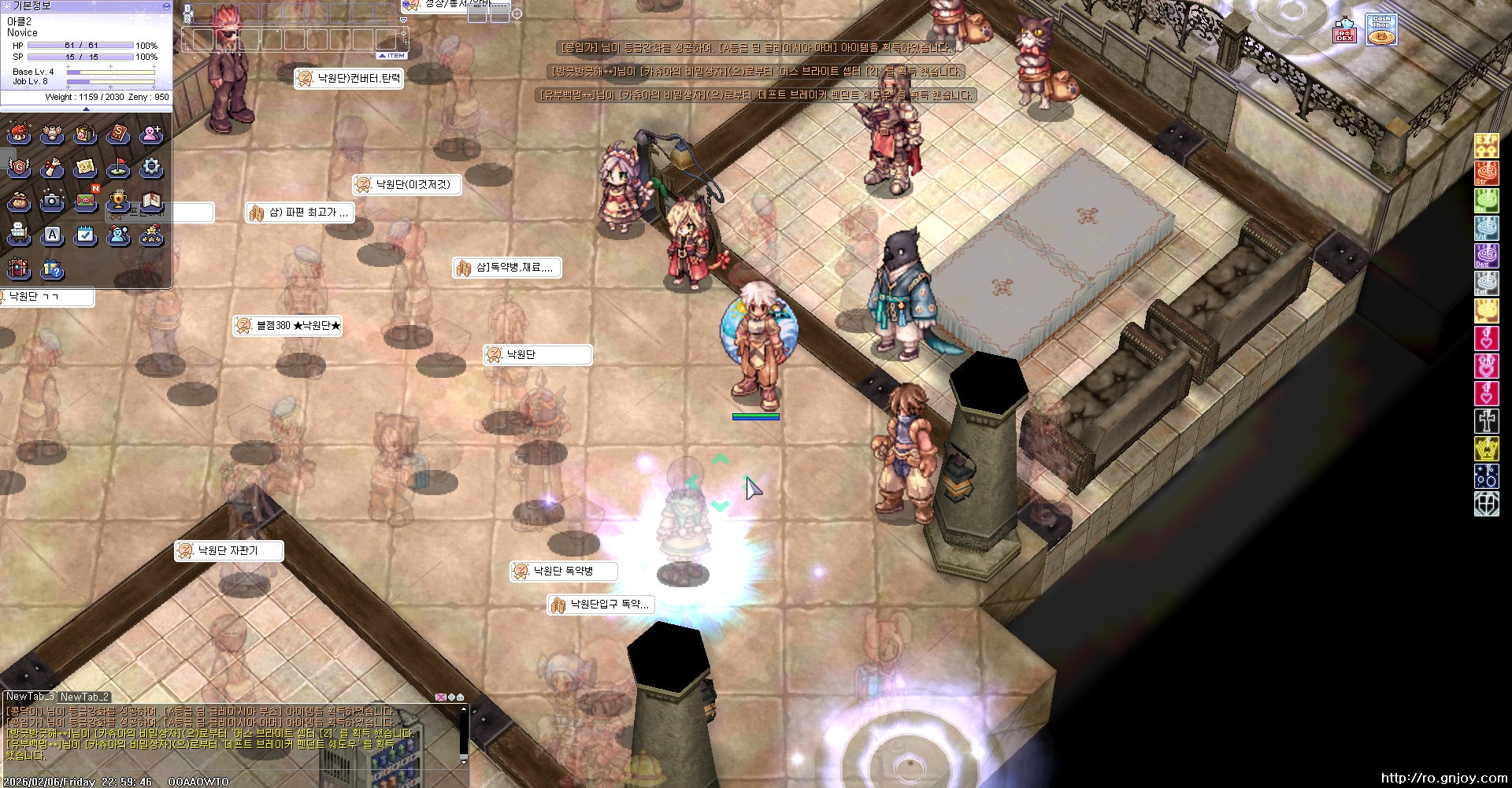The image size is (1512, 788).
Task: Open the gift box with question mark
Action: pos(52,269)
